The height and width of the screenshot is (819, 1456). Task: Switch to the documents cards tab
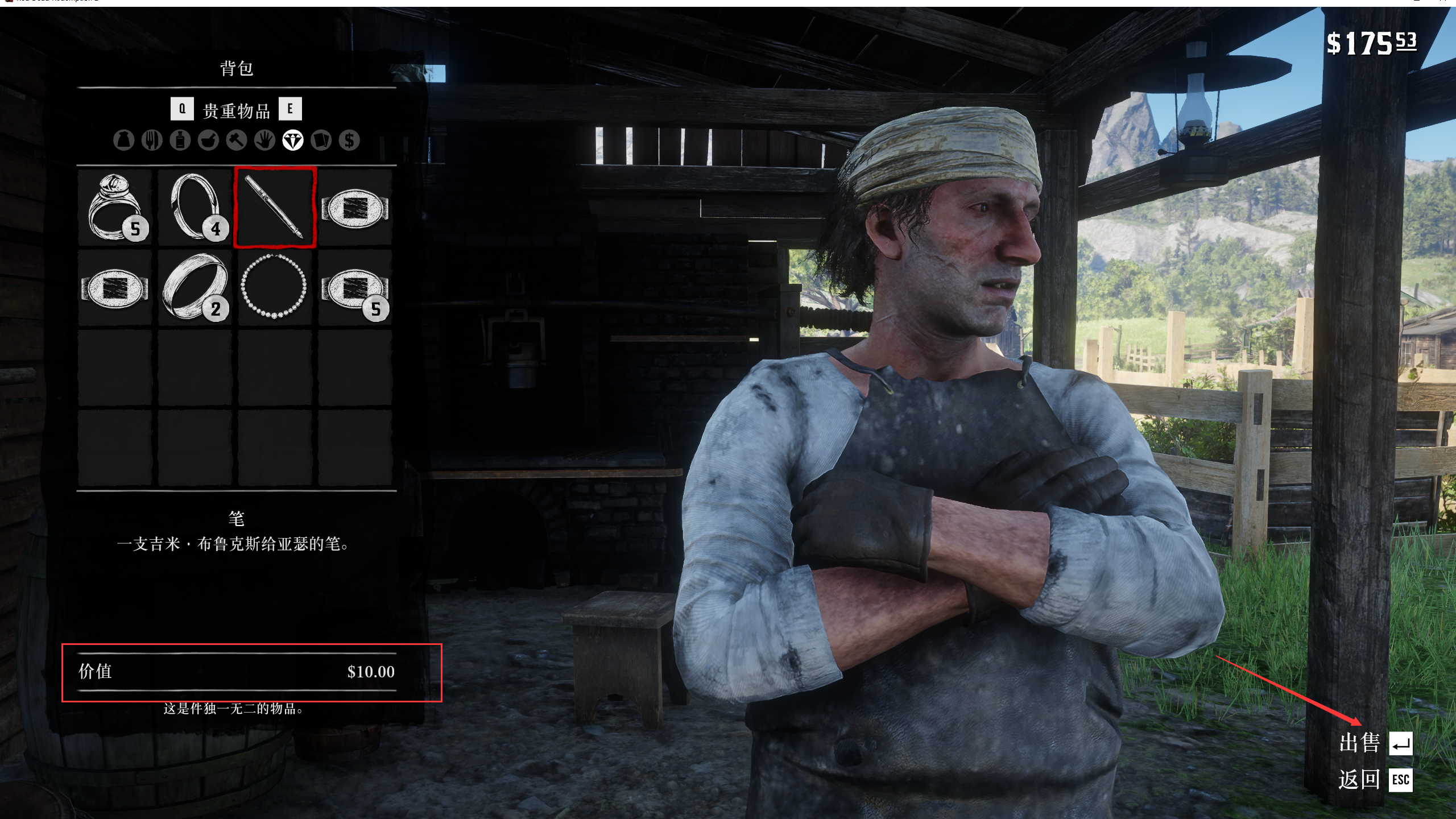point(321,140)
